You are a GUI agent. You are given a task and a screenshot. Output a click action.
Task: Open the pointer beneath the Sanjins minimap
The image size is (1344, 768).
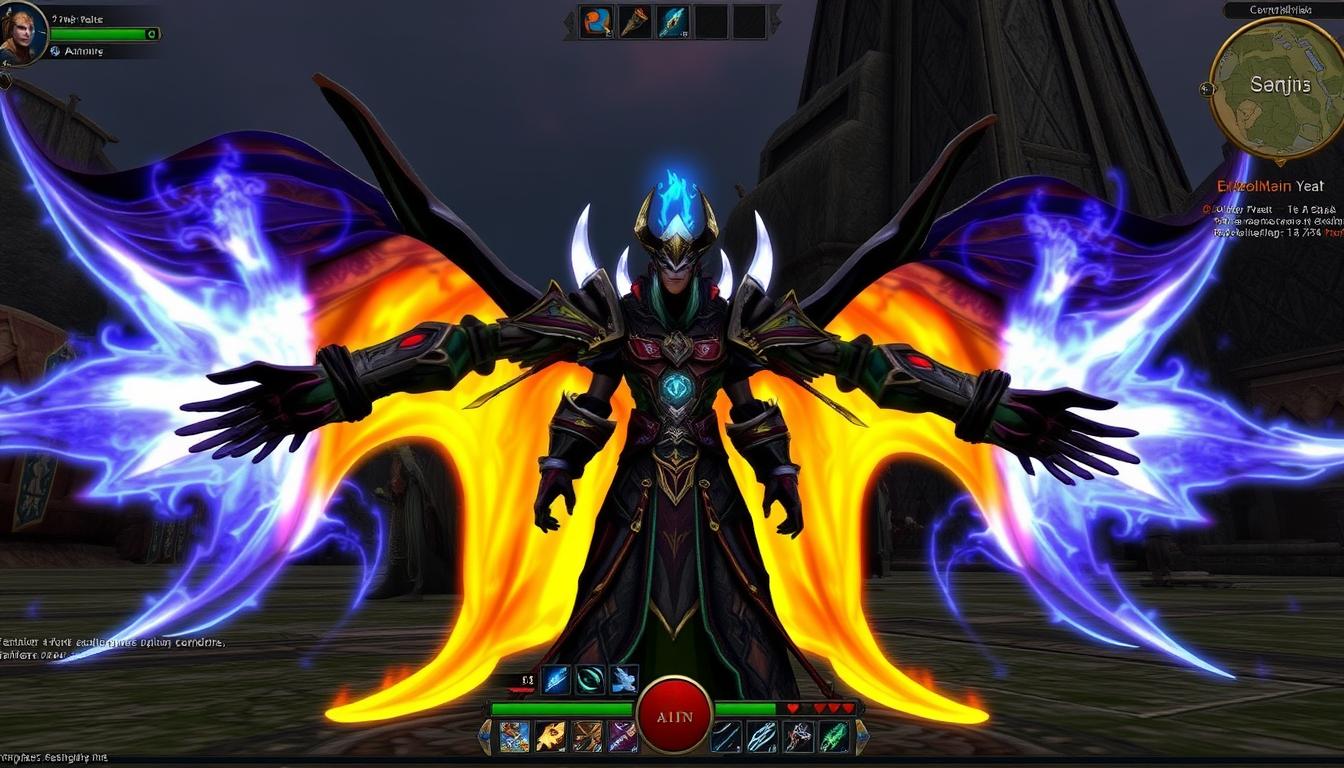pyautogui.click(x=1281, y=163)
